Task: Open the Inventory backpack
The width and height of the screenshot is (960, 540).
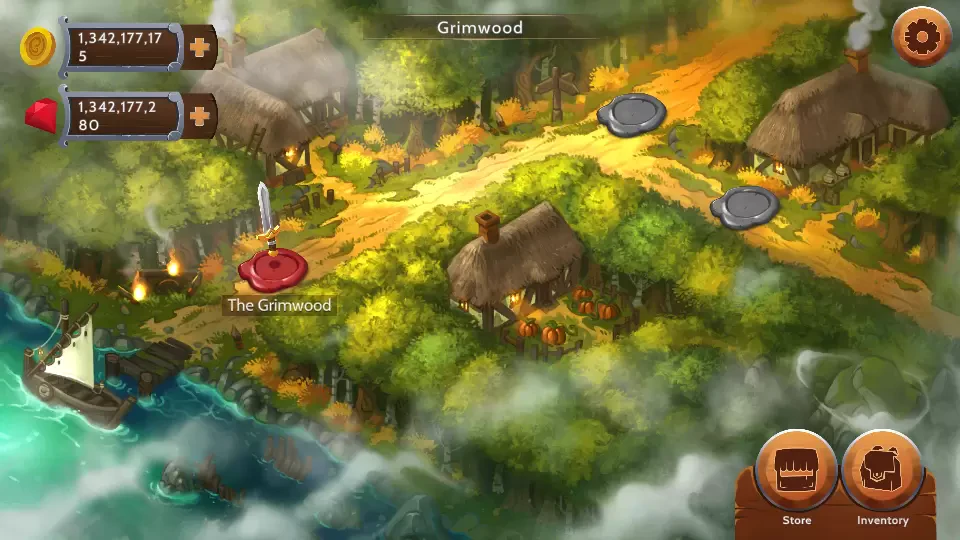Action: 882,471
